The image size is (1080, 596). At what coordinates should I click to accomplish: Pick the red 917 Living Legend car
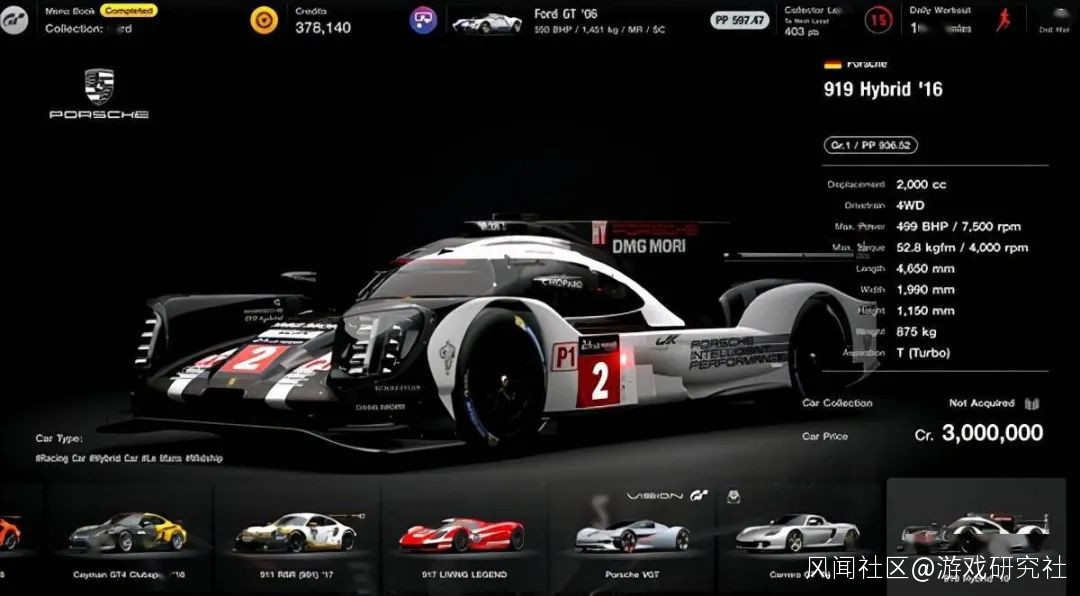tap(461, 536)
